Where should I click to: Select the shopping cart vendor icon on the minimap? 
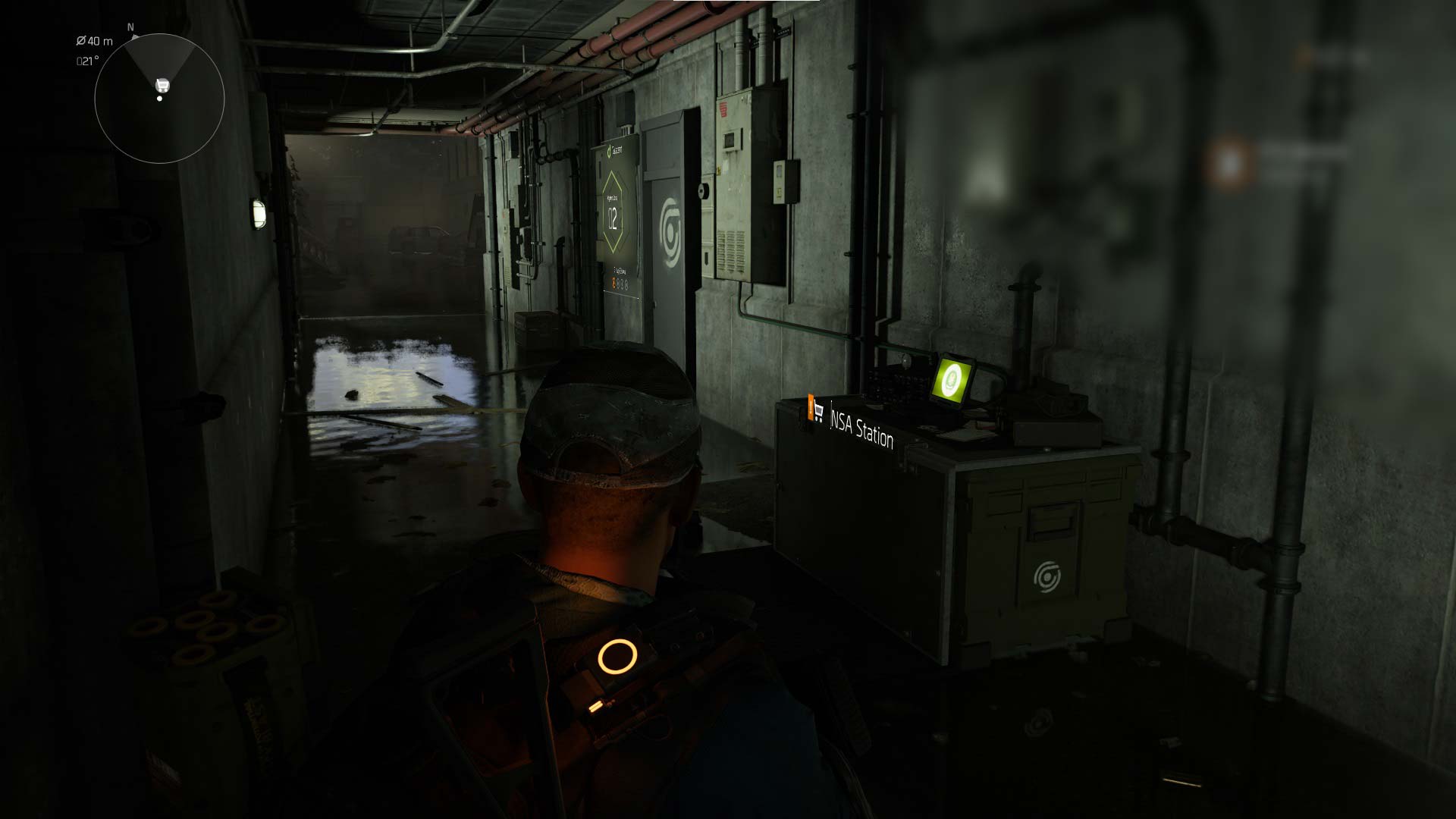tap(161, 84)
